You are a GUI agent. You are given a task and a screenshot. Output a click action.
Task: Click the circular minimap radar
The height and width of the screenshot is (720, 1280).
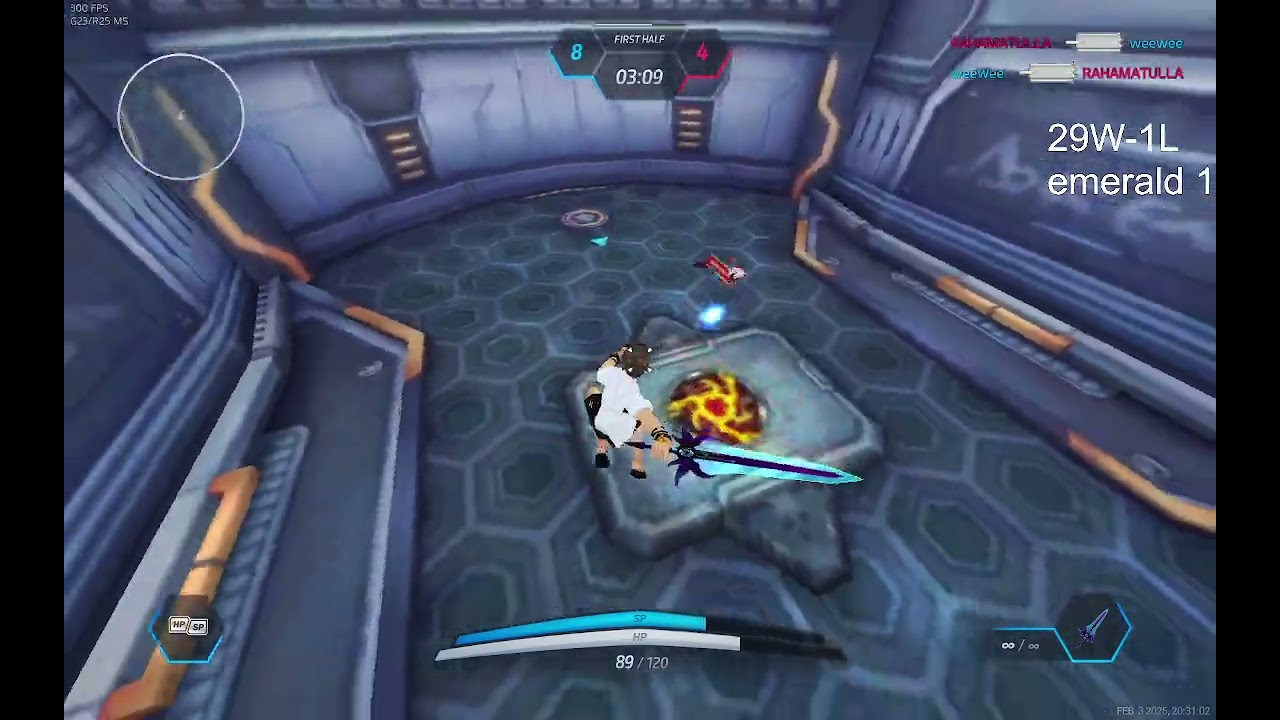181,116
